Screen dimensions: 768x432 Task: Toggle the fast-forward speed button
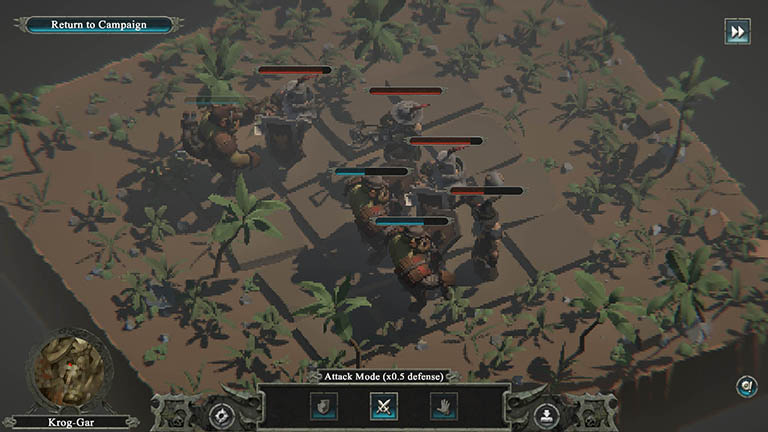coord(737,32)
